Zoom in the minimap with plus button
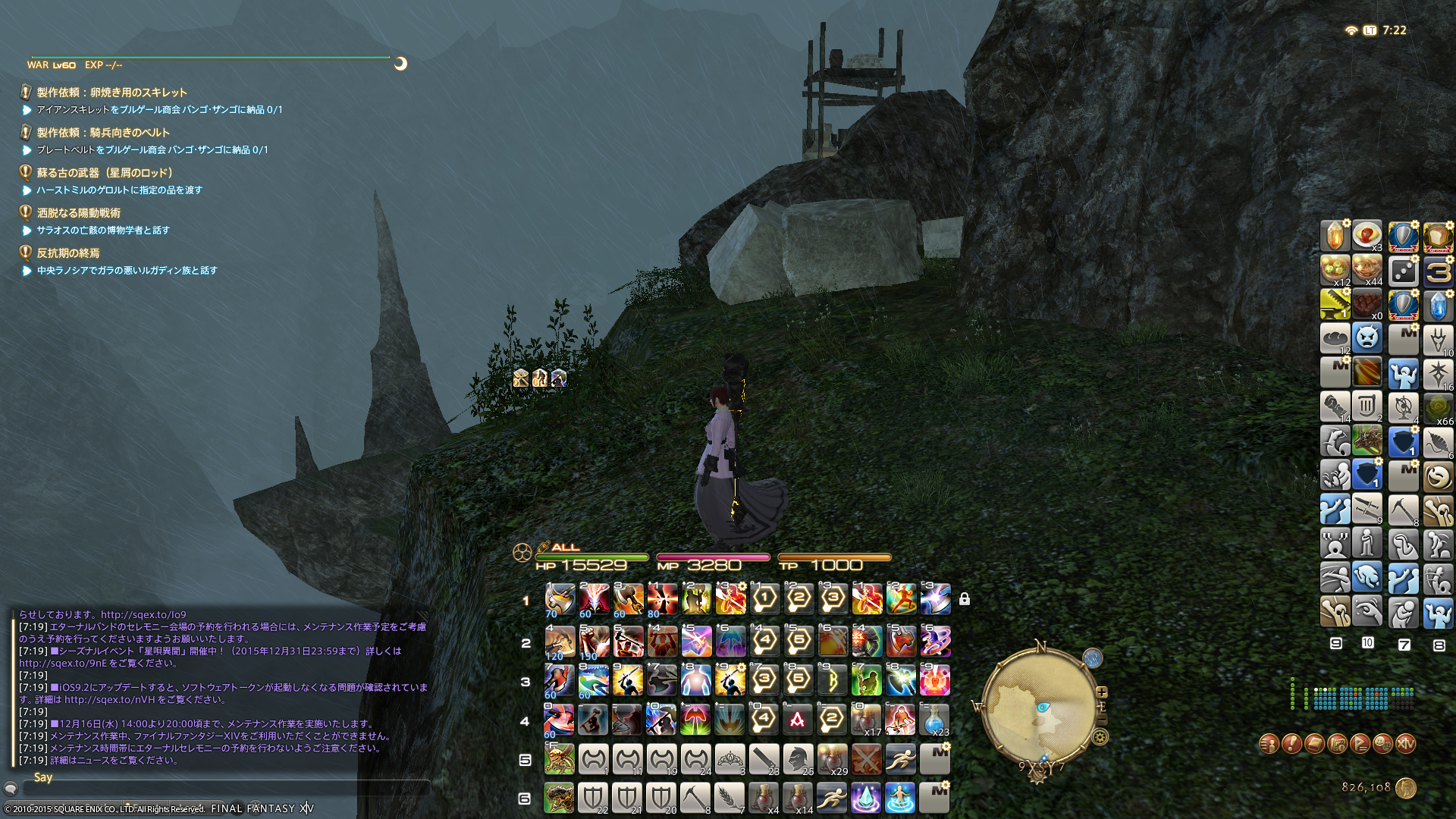This screenshot has height=819, width=1456. pyautogui.click(x=1102, y=692)
